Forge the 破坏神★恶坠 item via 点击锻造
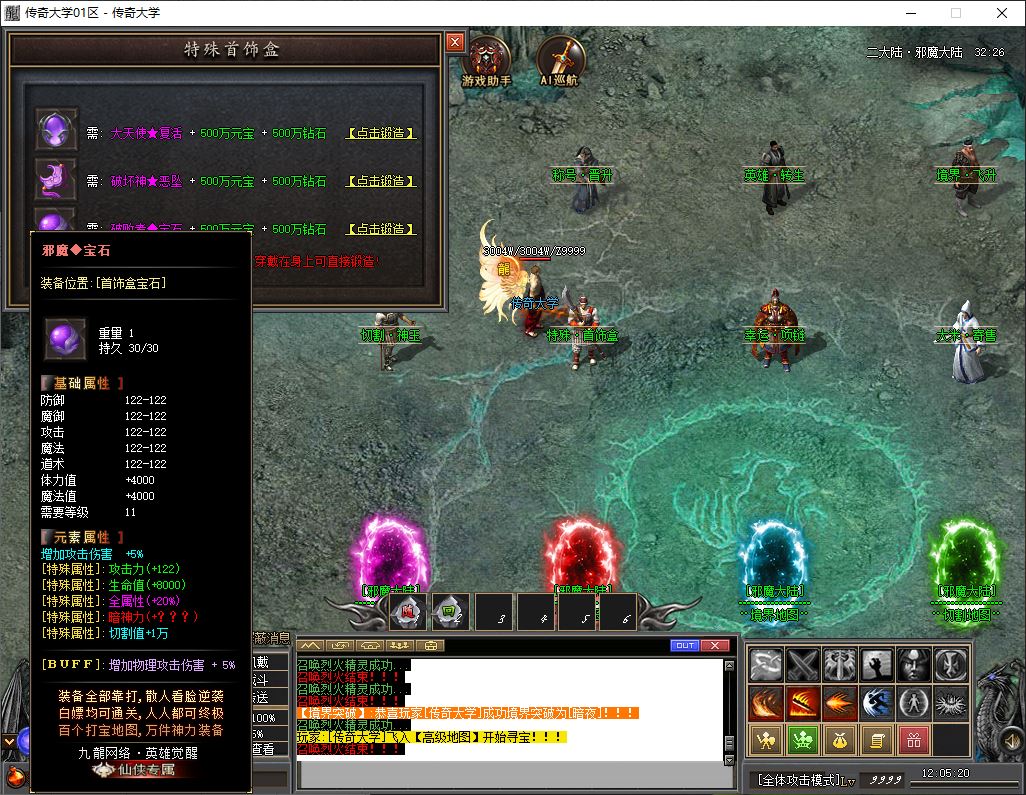This screenshot has width=1026, height=795. click(x=381, y=181)
